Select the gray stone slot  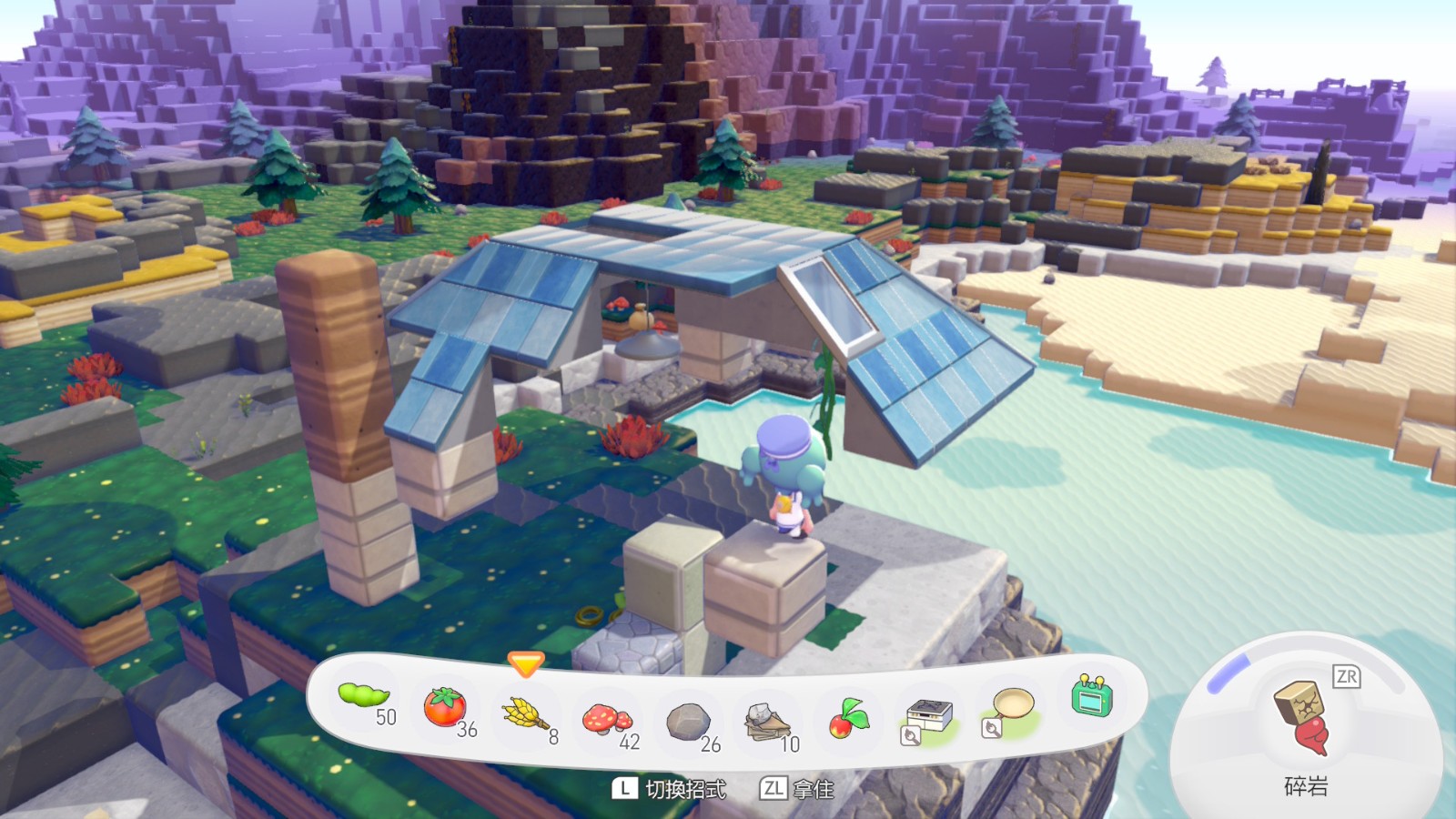[687, 722]
